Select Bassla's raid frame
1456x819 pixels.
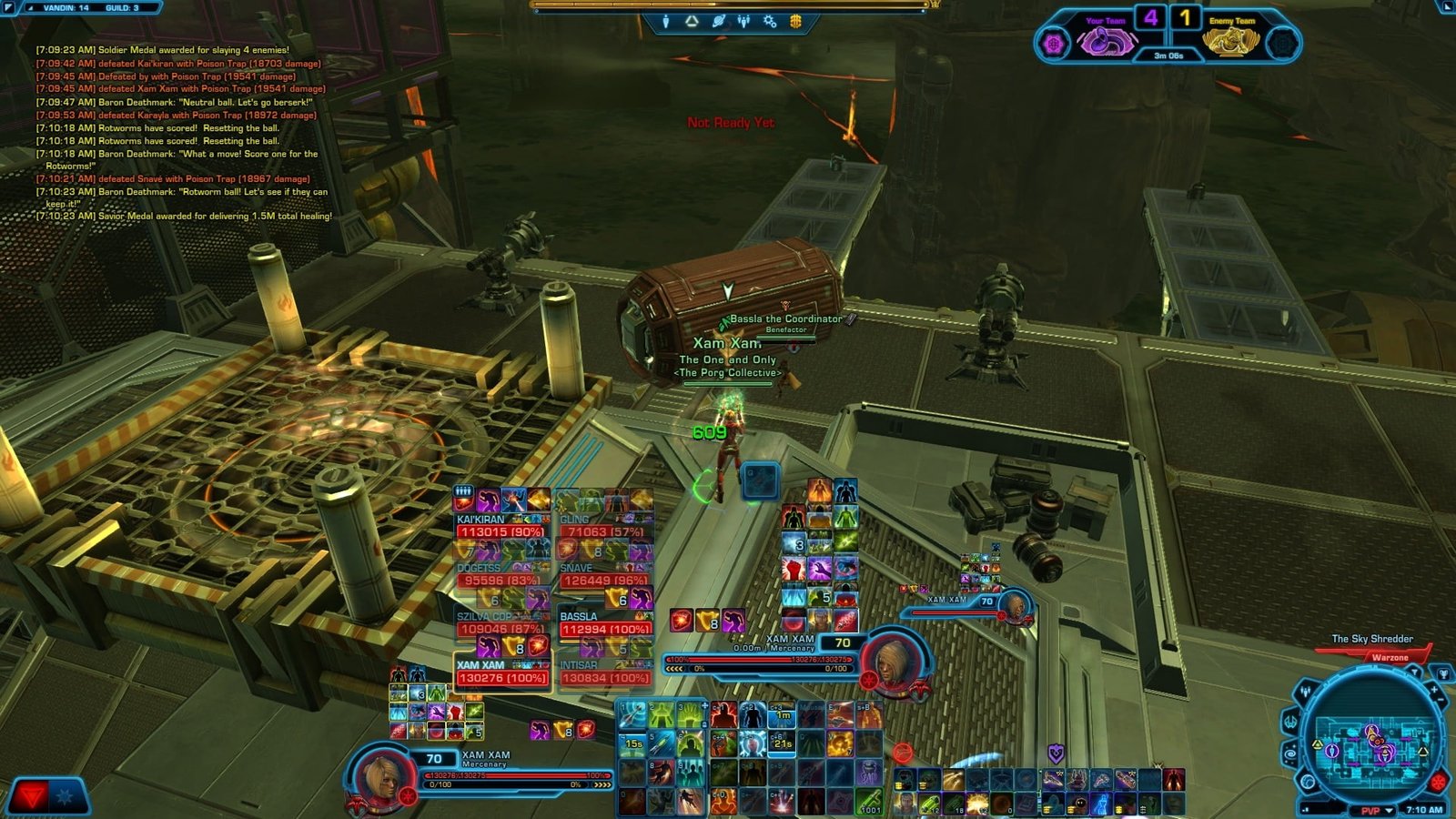point(605,624)
